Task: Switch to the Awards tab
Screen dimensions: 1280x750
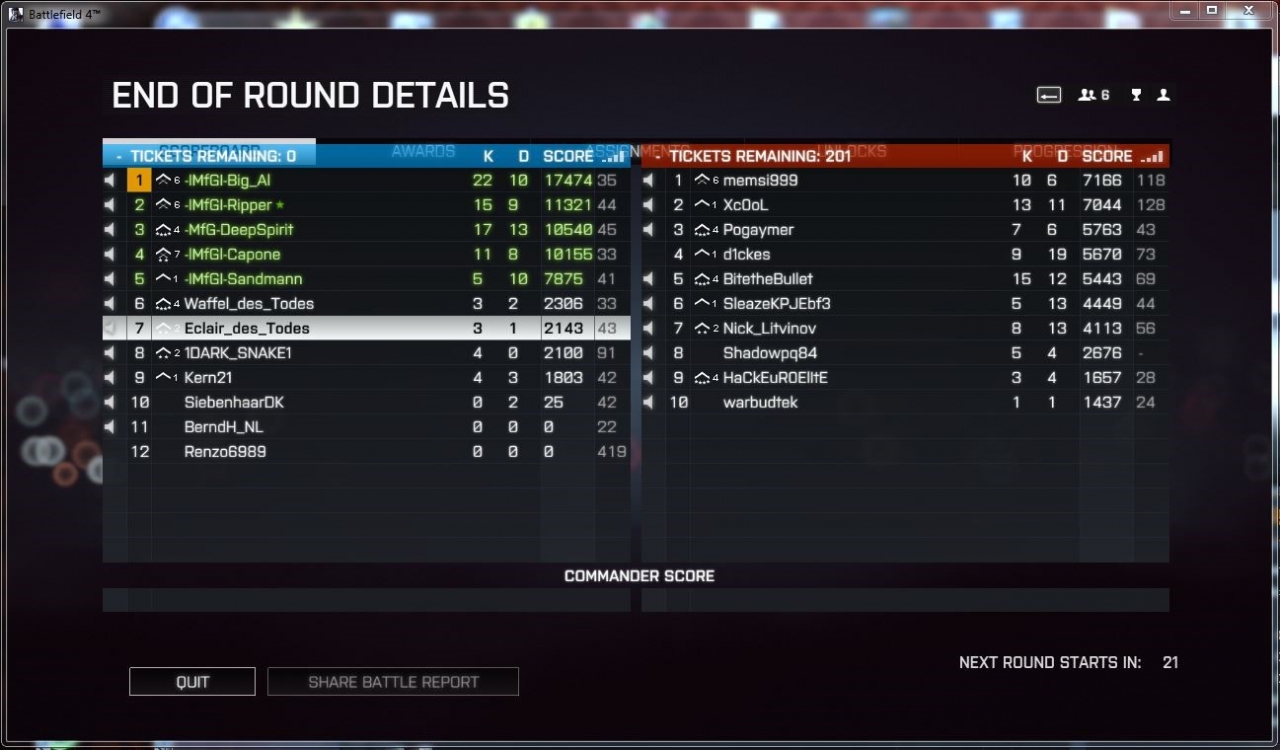Action: click(423, 151)
